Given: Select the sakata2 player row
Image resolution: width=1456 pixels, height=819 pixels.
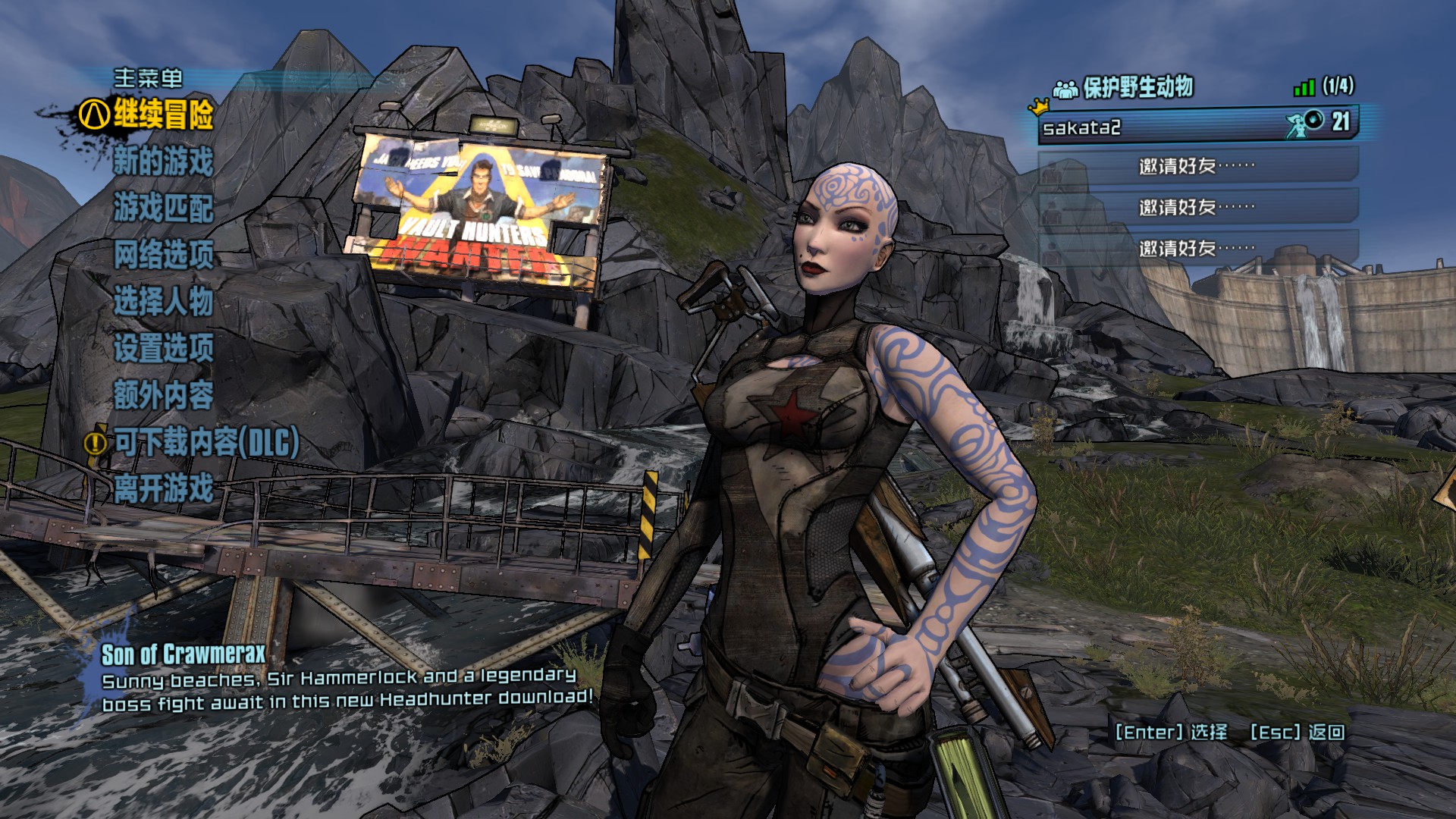Looking at the screenshot, I should [1197, 126].
